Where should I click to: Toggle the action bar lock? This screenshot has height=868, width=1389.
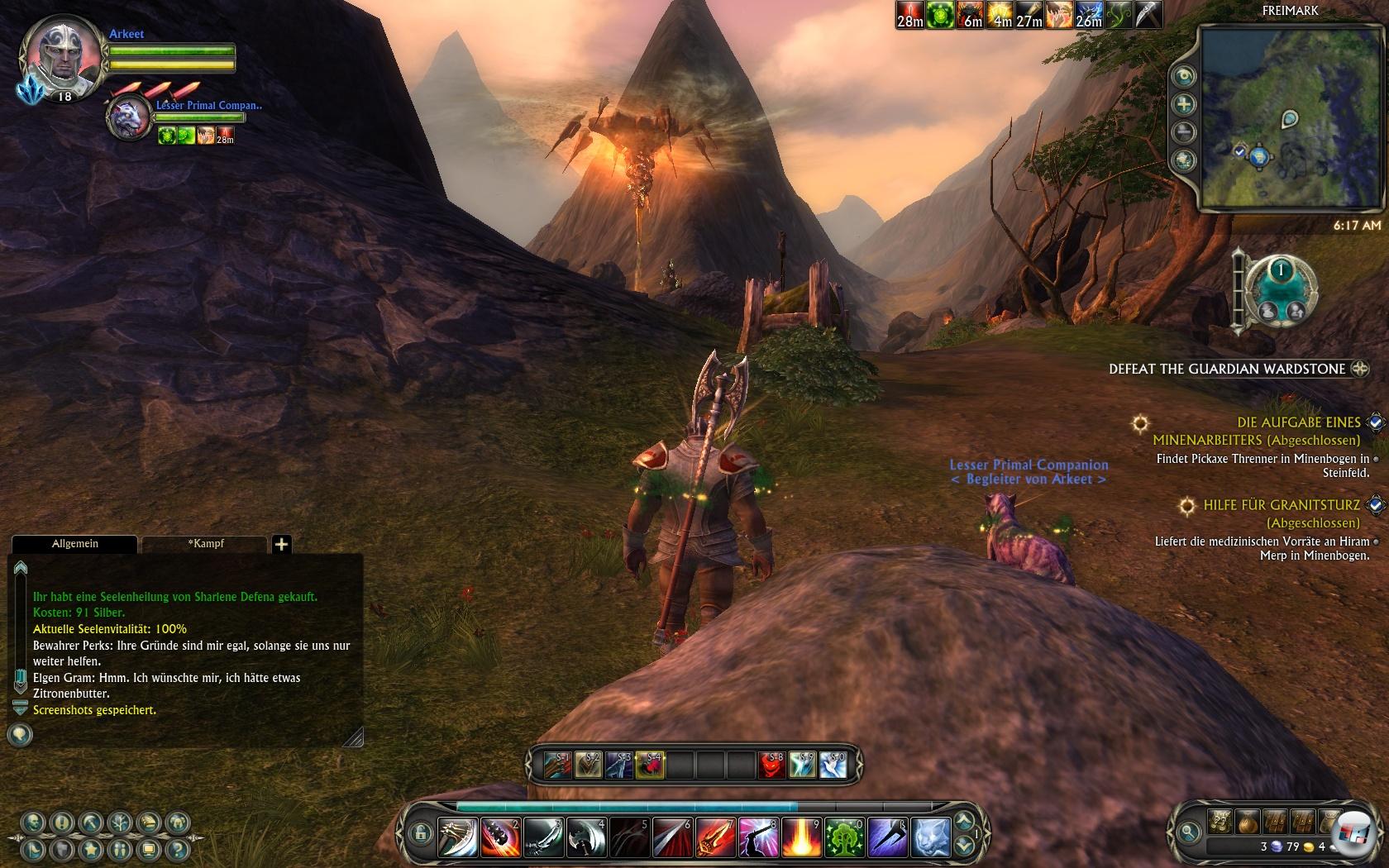point(419,832)
